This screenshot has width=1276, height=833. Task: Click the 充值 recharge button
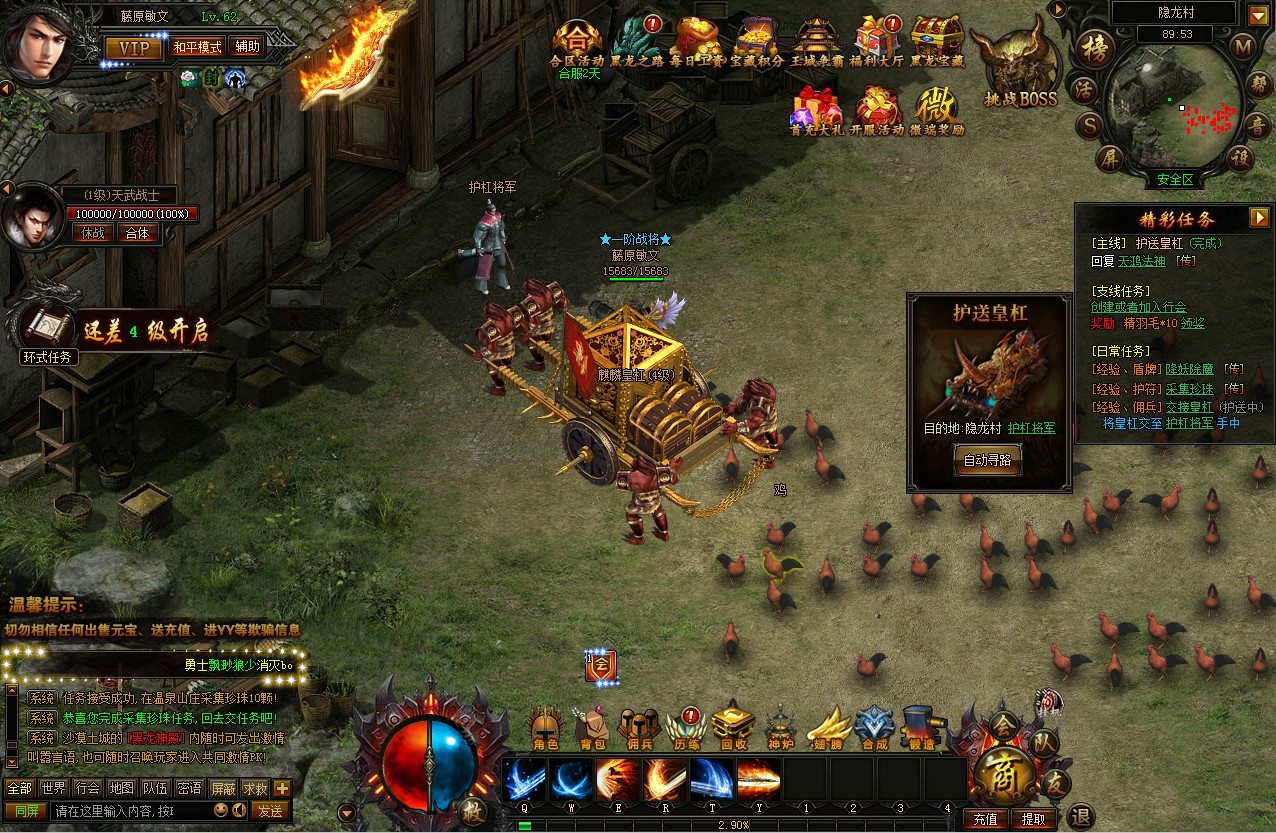[x=985, y=819]
